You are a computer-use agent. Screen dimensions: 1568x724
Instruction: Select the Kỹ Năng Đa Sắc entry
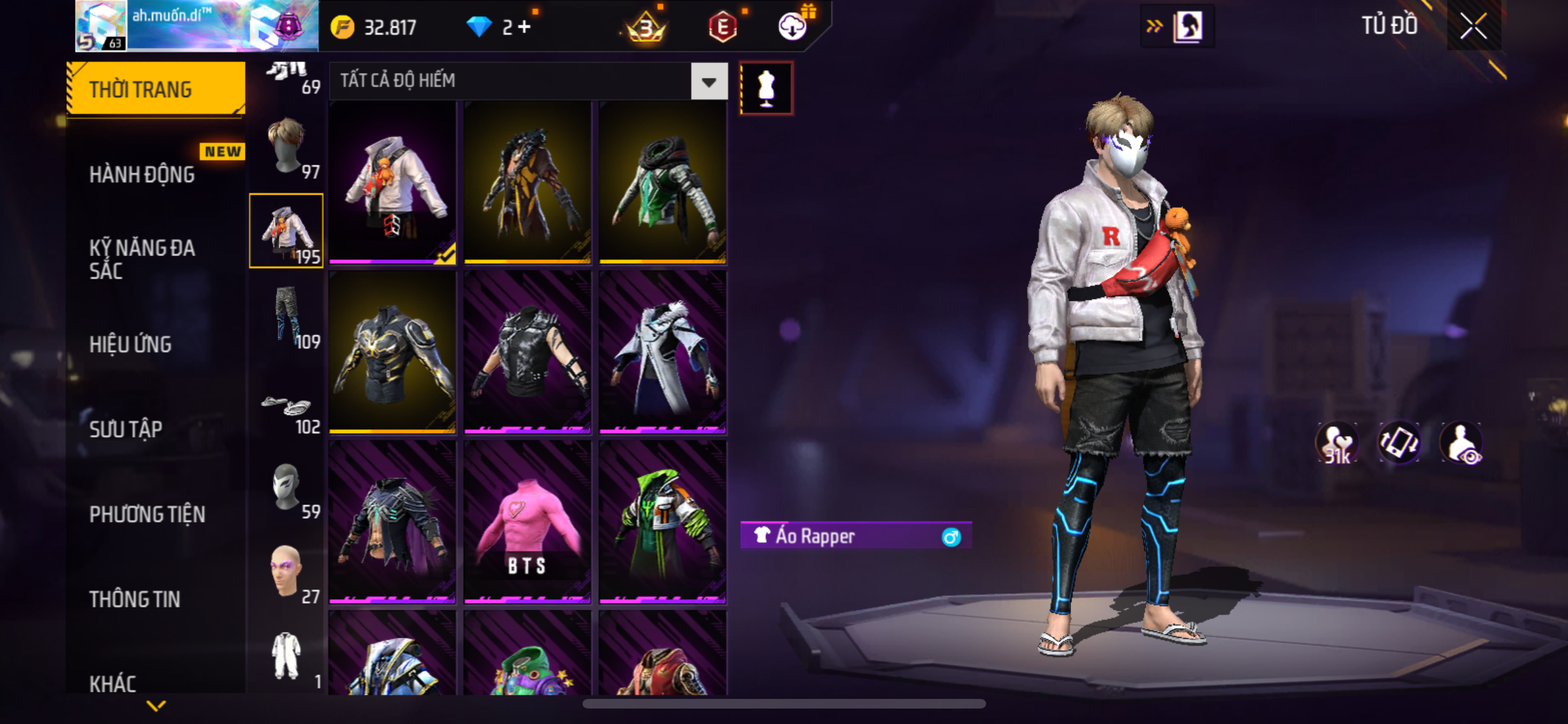(142, 259)
